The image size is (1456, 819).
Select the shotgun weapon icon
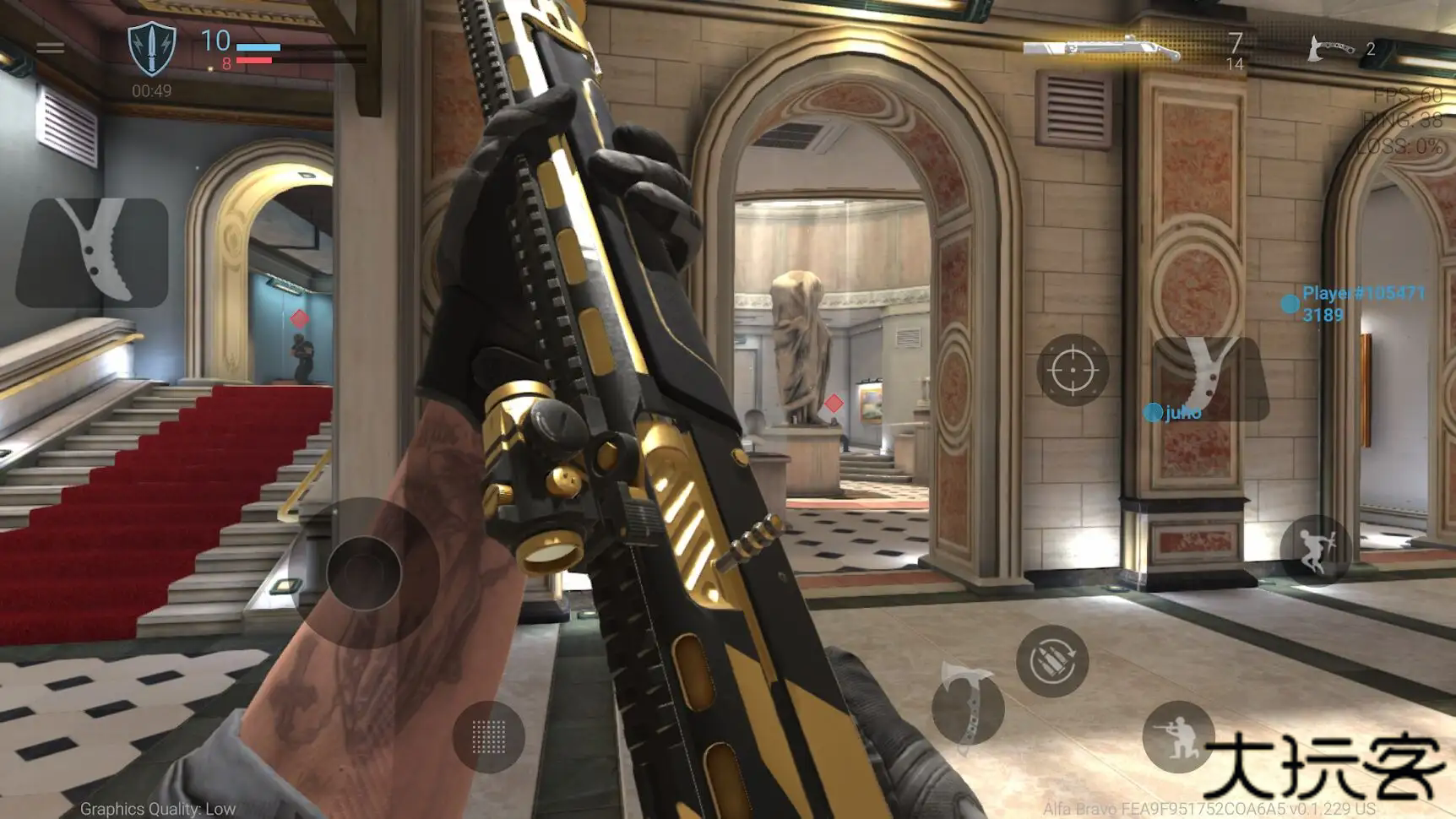(1102, 48)
